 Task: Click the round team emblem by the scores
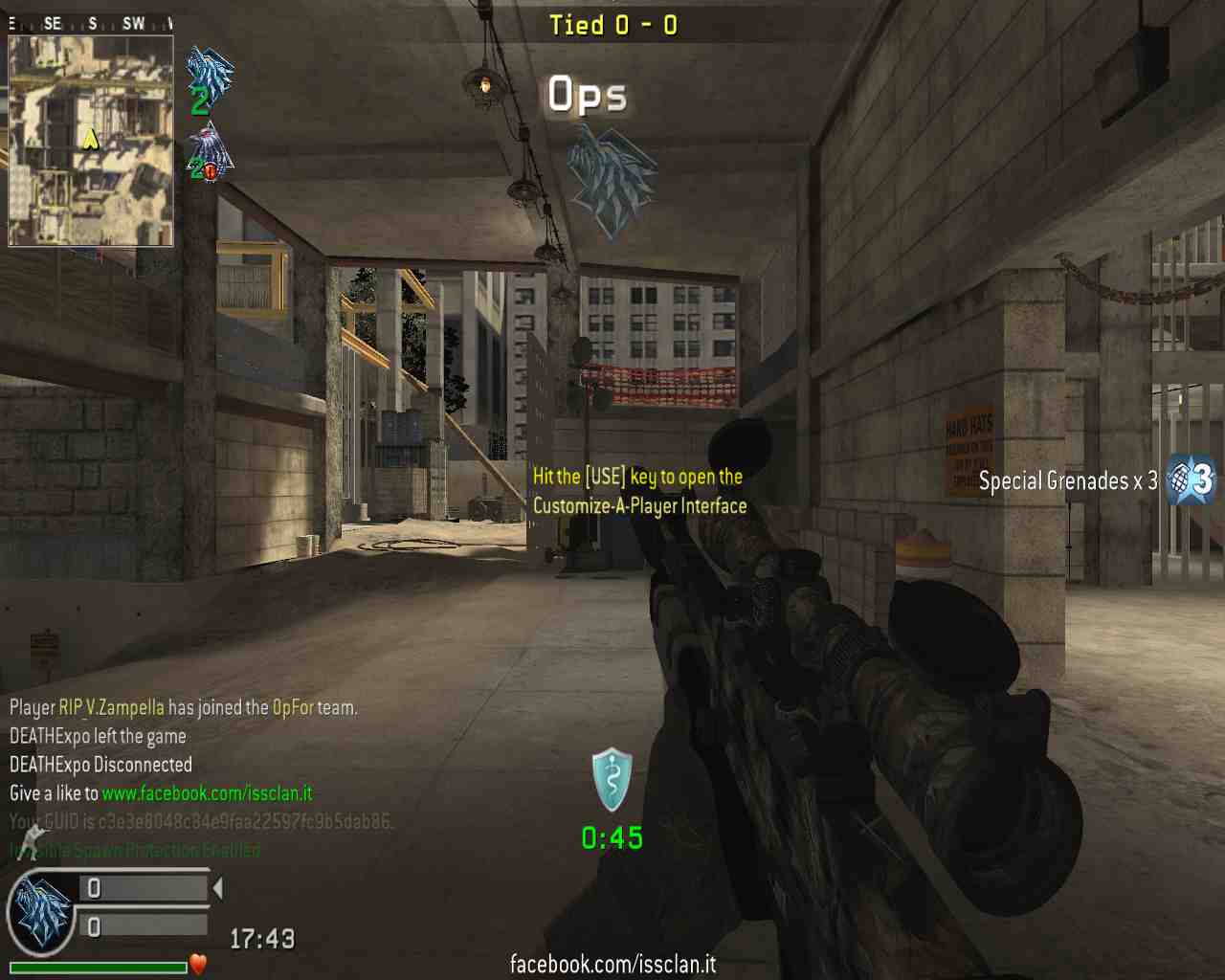[x=41, y=913]
